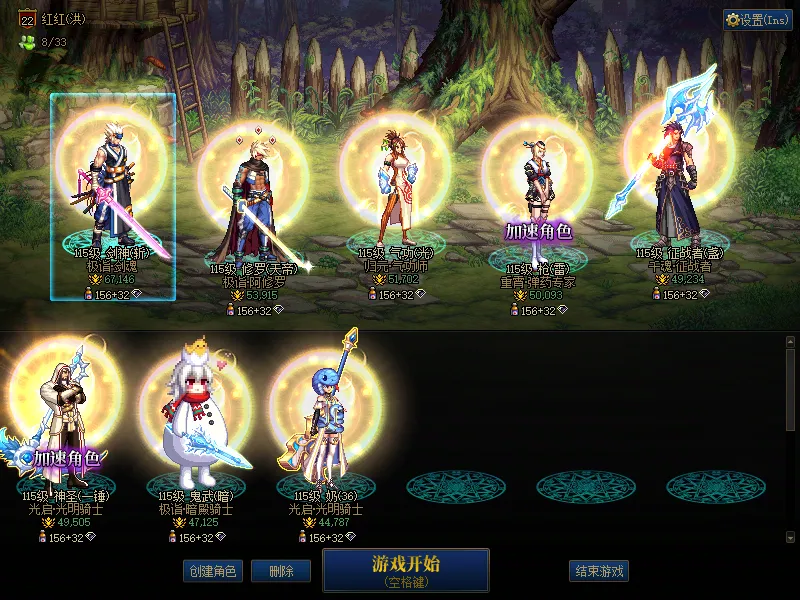800x600 pixels.
Task: Start the game with 游戏开始
Action: tap(405, 569)
